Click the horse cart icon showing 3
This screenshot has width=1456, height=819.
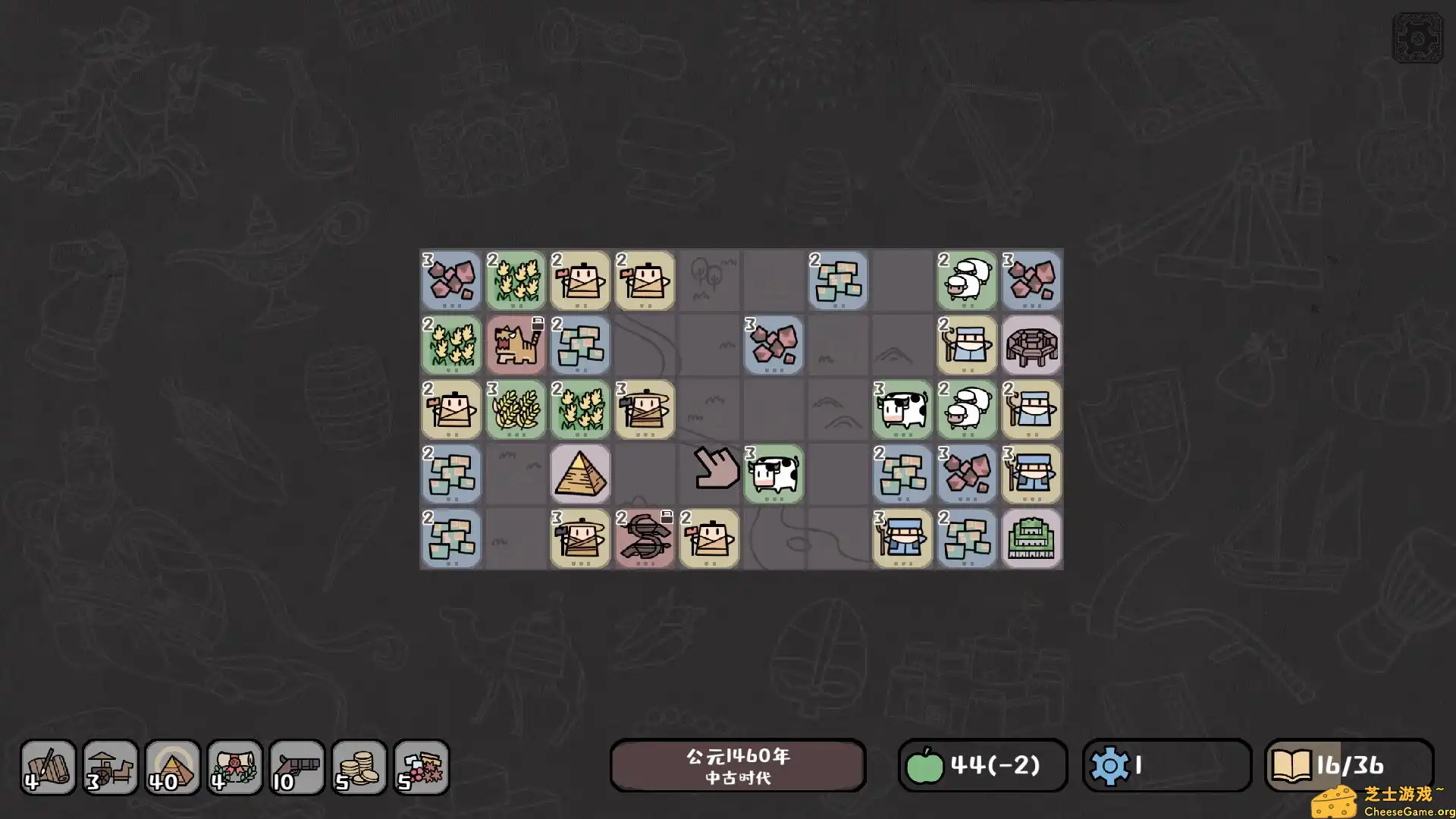pyautogui.click(x=111, y=767)
